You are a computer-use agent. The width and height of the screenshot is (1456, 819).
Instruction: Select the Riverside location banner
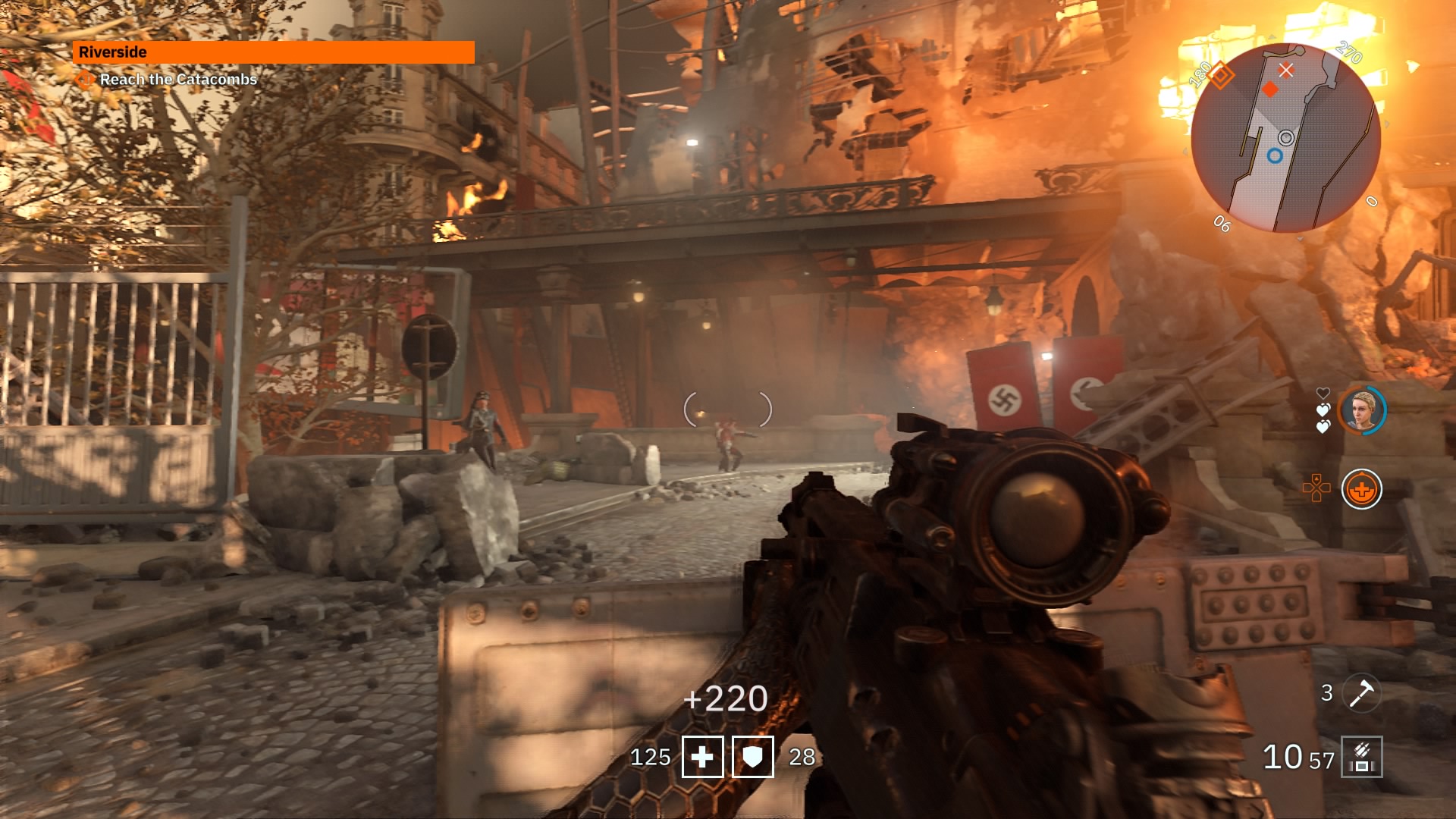click(273, 52)
